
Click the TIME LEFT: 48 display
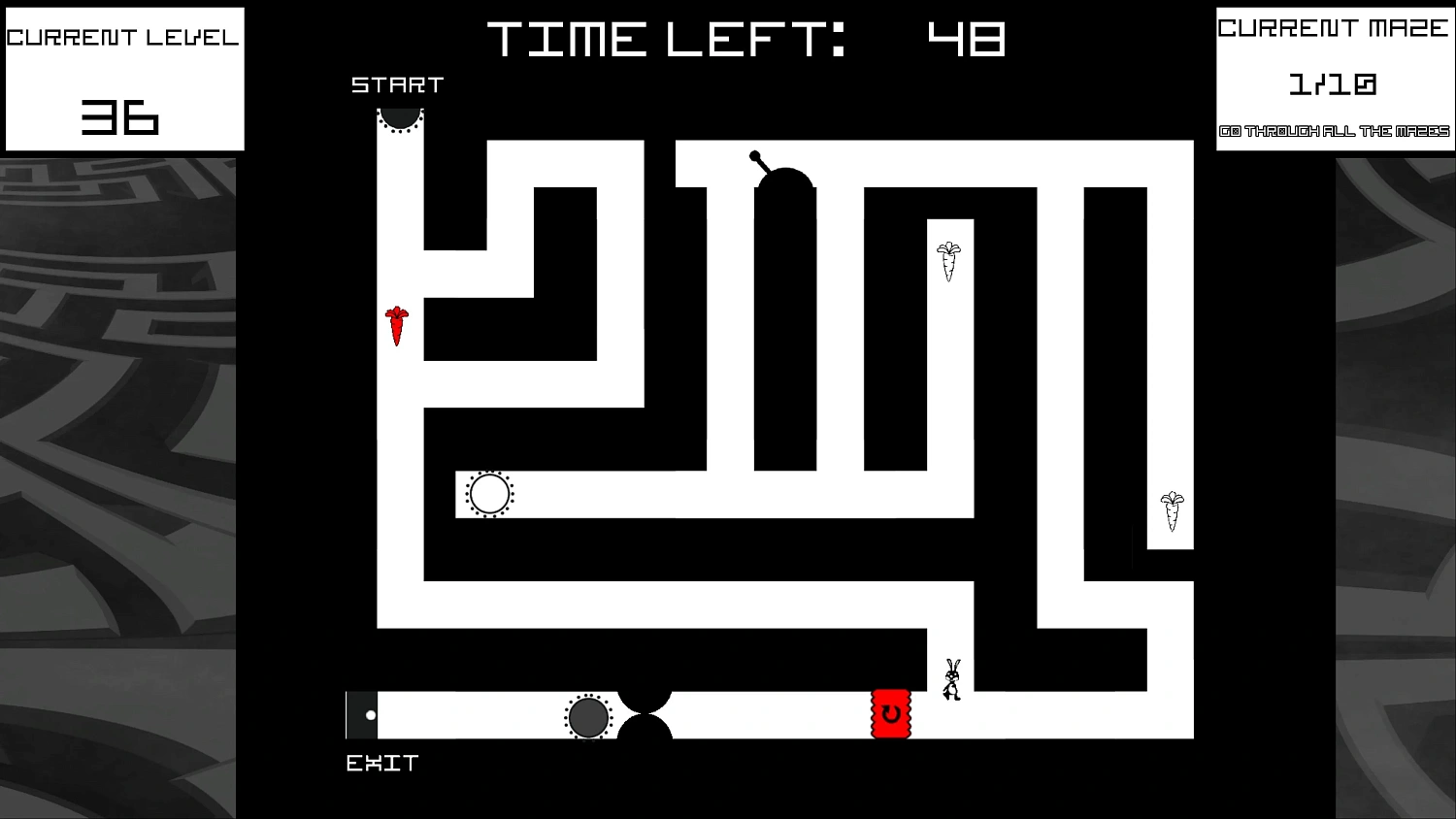pos(747,39)
